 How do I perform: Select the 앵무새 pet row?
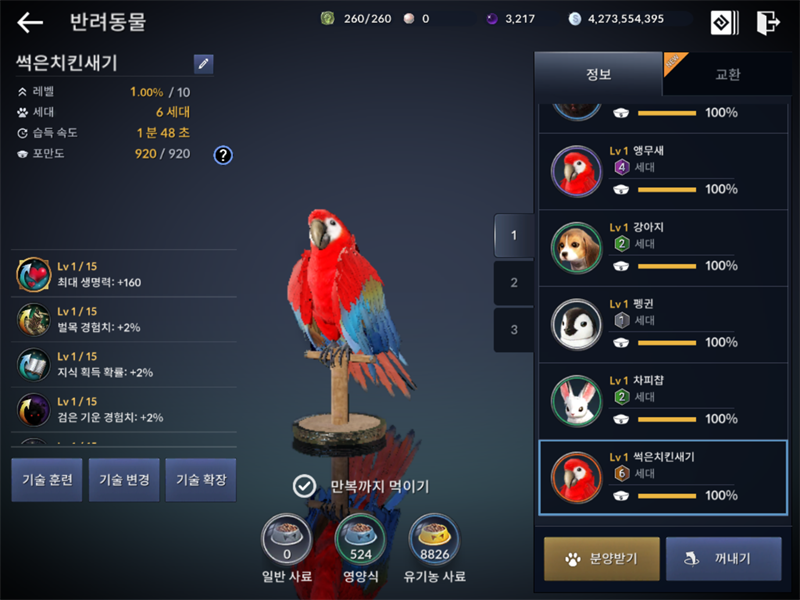point(662,171)
